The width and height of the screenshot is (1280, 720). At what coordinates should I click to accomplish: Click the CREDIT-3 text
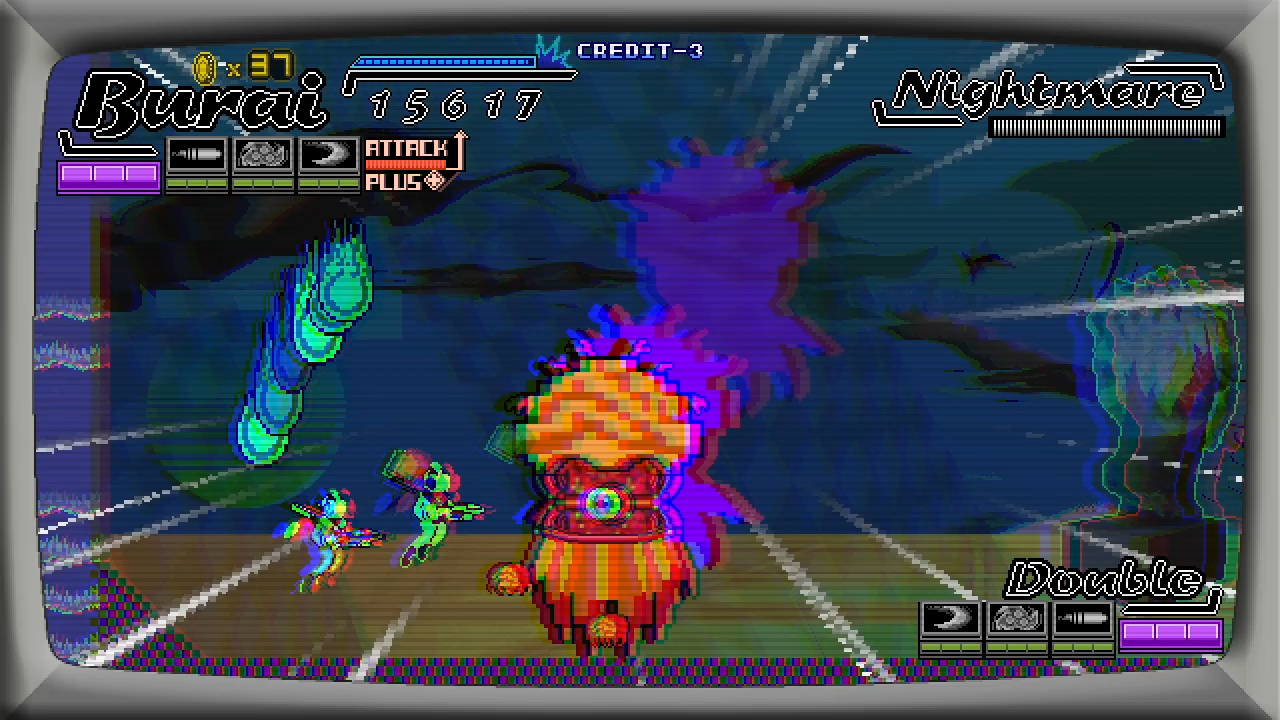(x=640, y=52)
